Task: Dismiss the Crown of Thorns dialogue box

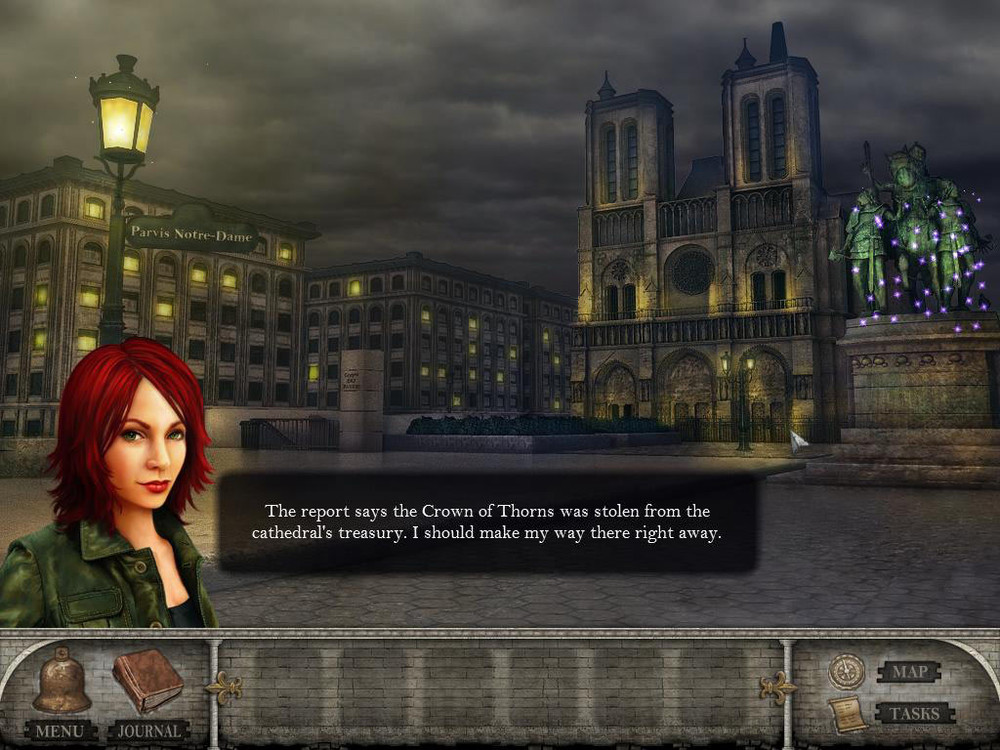Action: tap(487, 523)
